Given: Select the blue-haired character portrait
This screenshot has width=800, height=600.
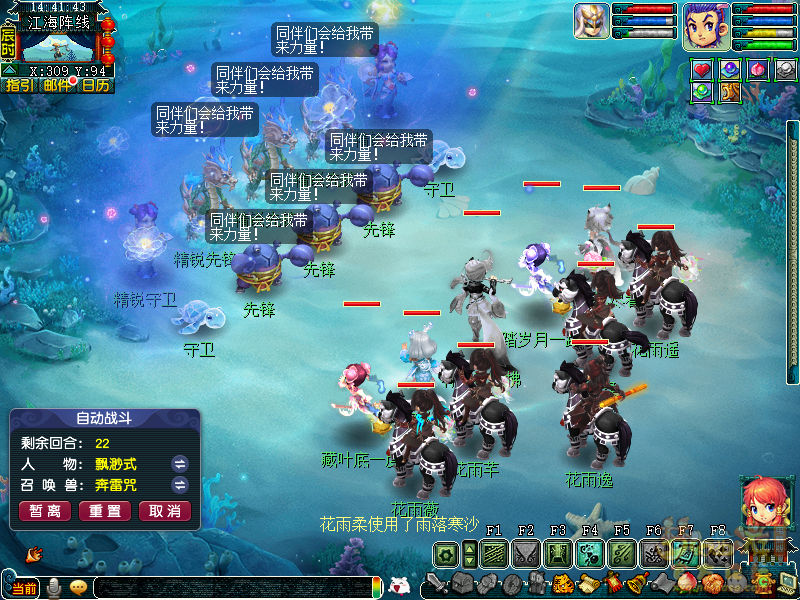Looking at the screenshot, I should tap(706, 26).
